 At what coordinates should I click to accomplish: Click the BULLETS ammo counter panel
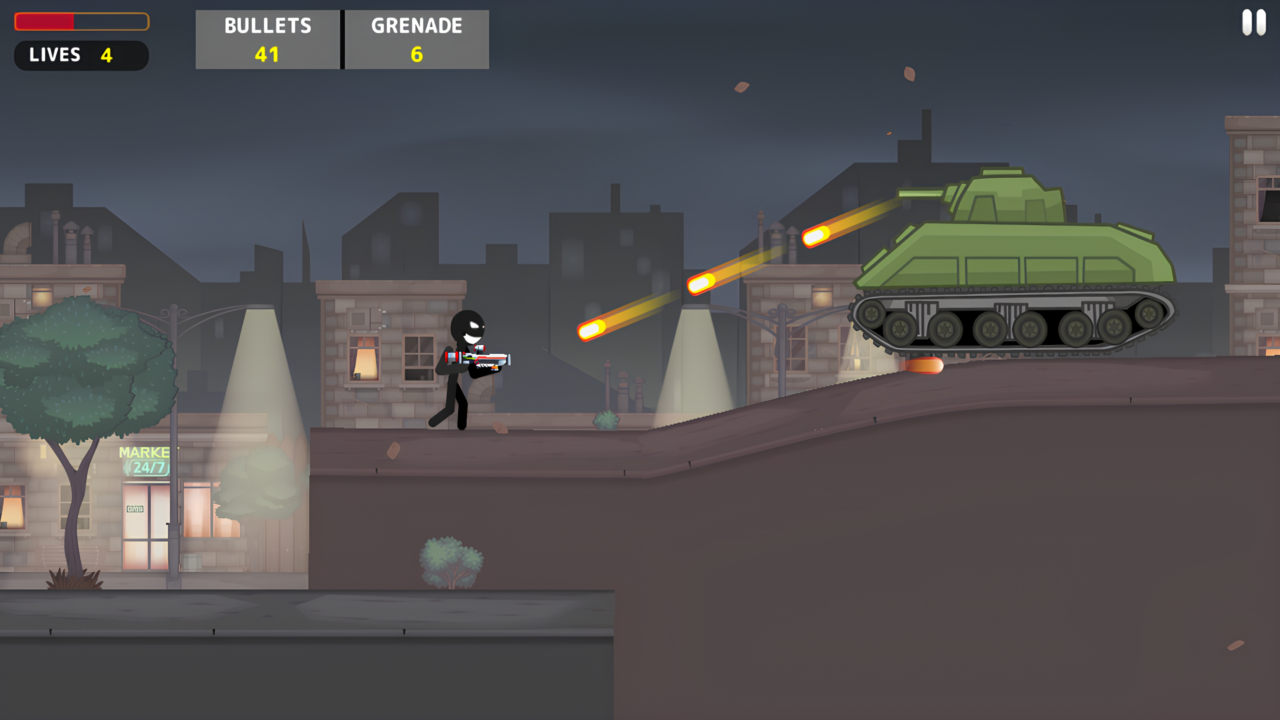coord(267,39)
